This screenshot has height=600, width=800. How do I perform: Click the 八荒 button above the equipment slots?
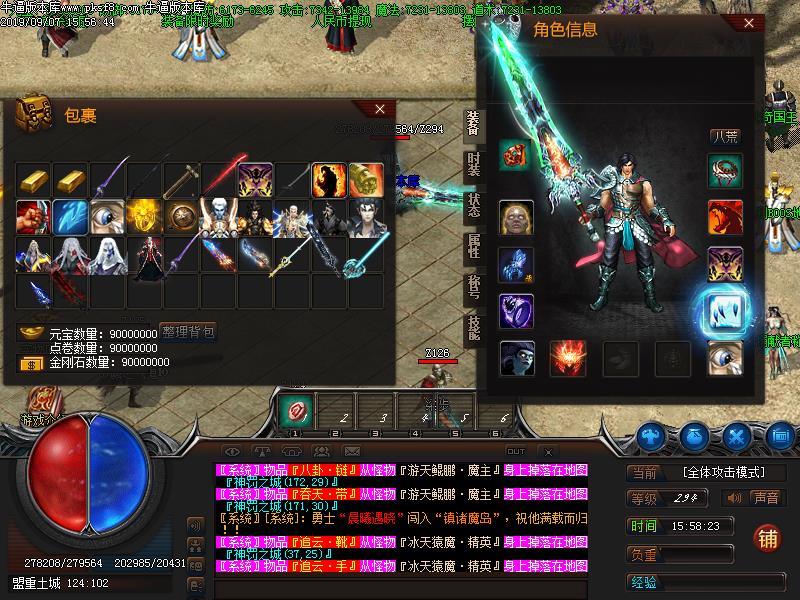[x=725, y=137]
